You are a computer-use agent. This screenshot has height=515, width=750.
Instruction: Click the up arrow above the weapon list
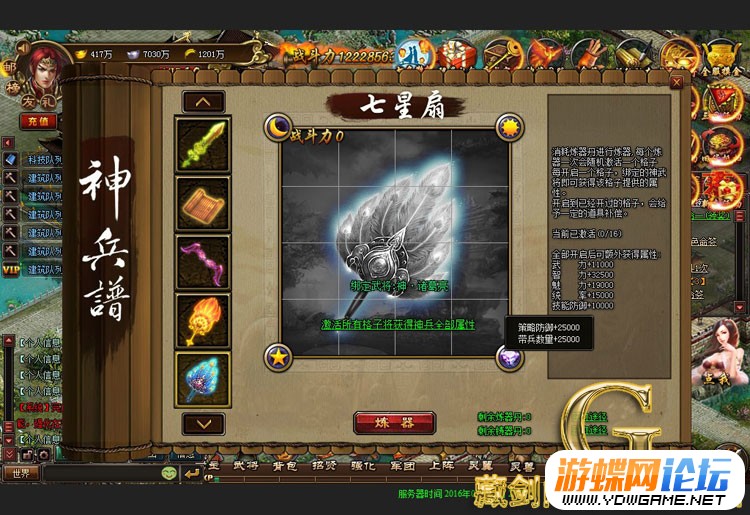tap(203, 101)
